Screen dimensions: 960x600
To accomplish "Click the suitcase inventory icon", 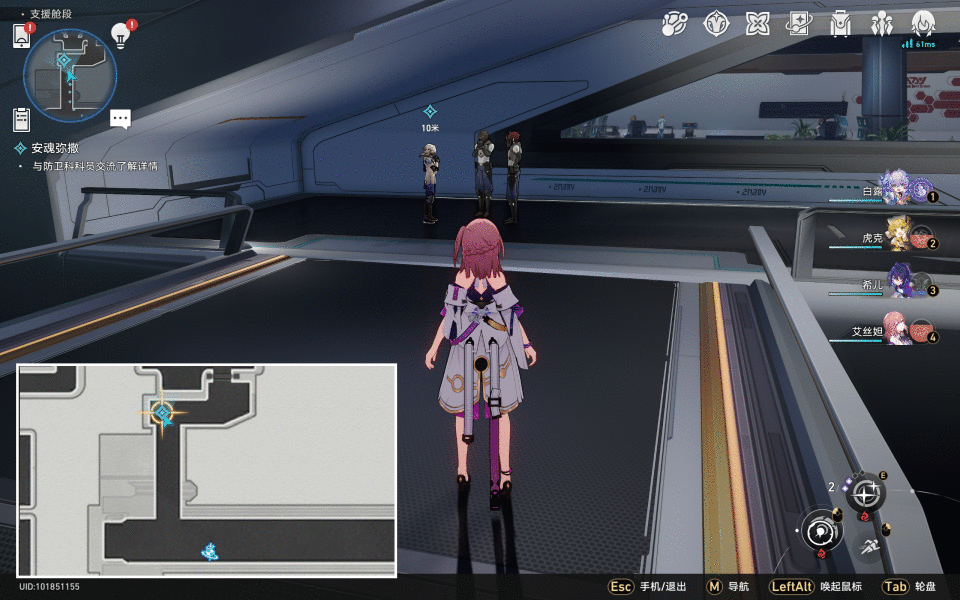I will click(840, 23).
